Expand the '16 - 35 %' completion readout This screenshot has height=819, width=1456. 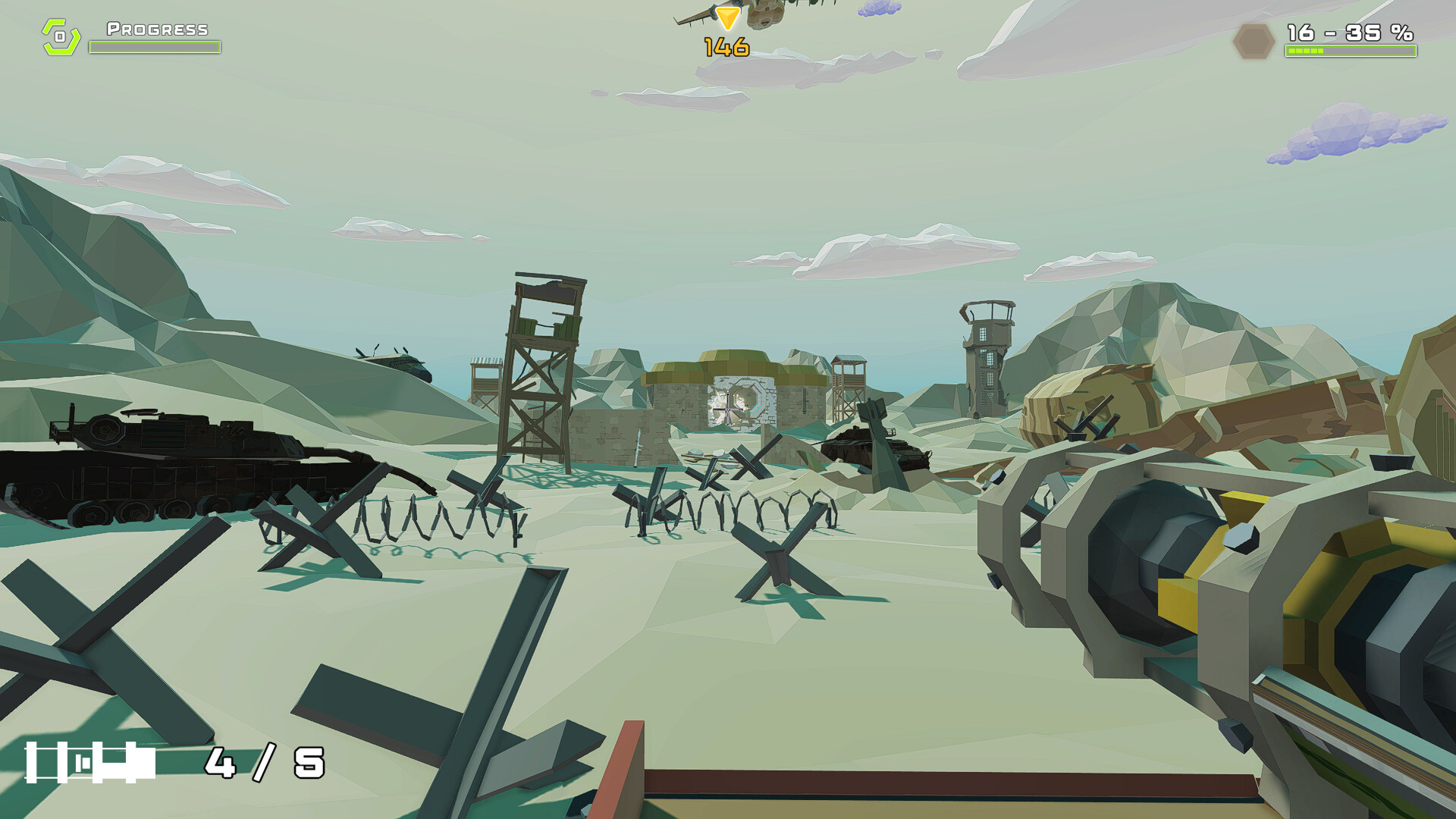pos(1351,33)
